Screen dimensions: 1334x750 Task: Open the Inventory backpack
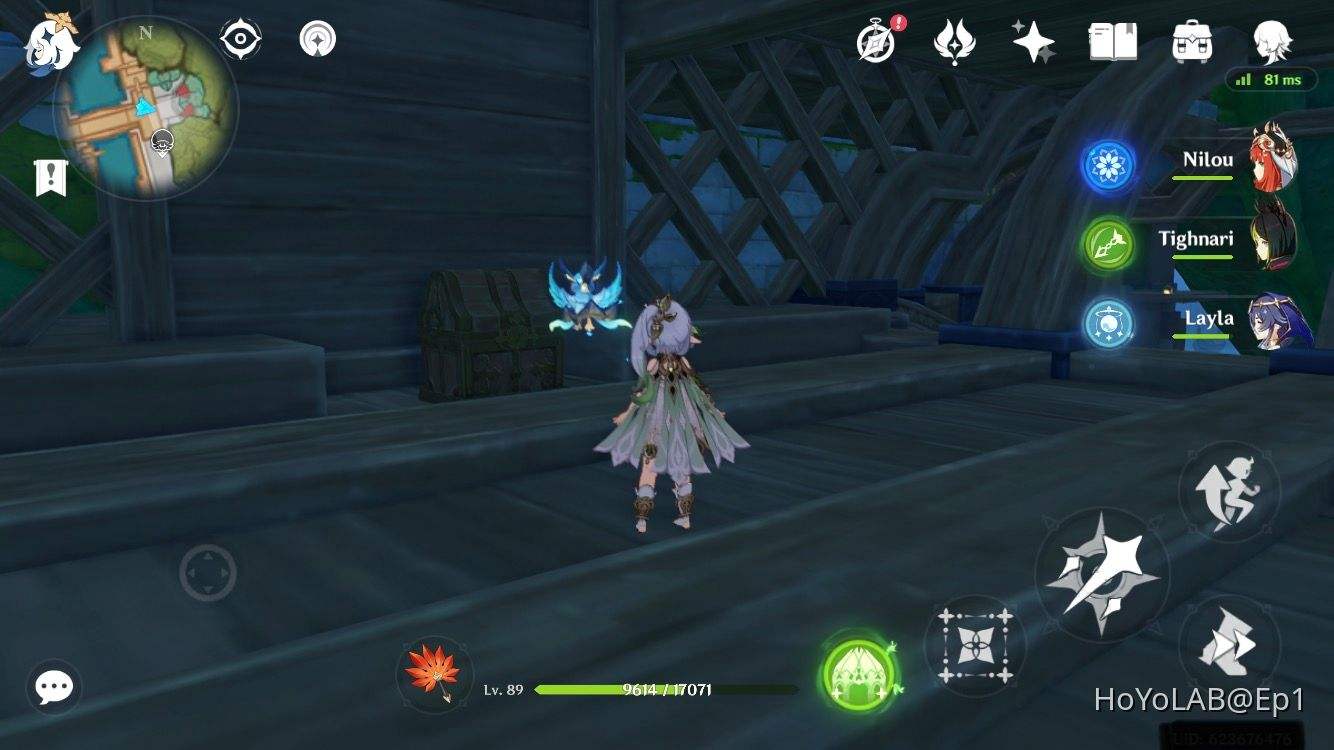pos(1190,42)
